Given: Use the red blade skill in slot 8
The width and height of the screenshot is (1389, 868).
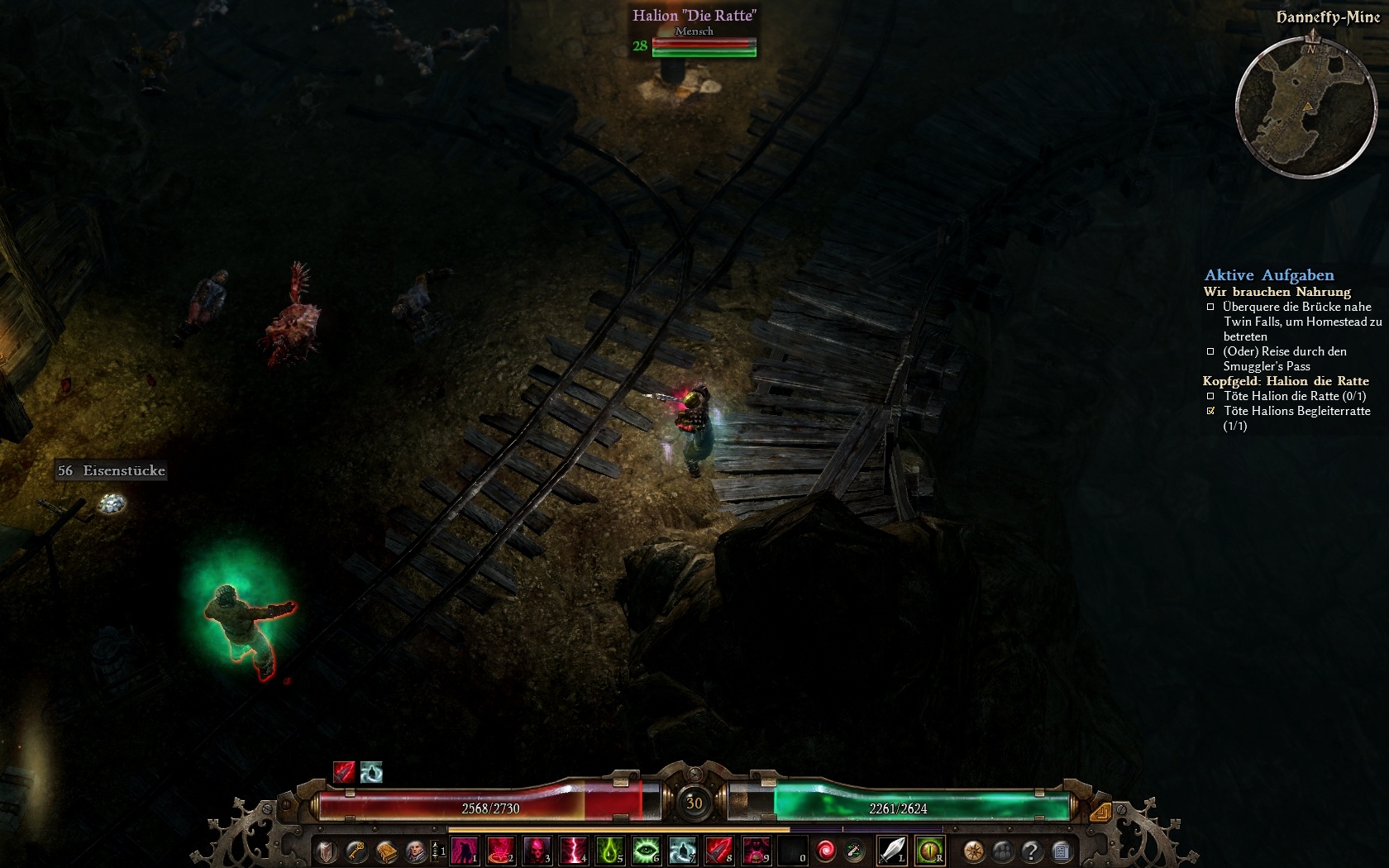Looking at the screenshot, I should point(719,851).
